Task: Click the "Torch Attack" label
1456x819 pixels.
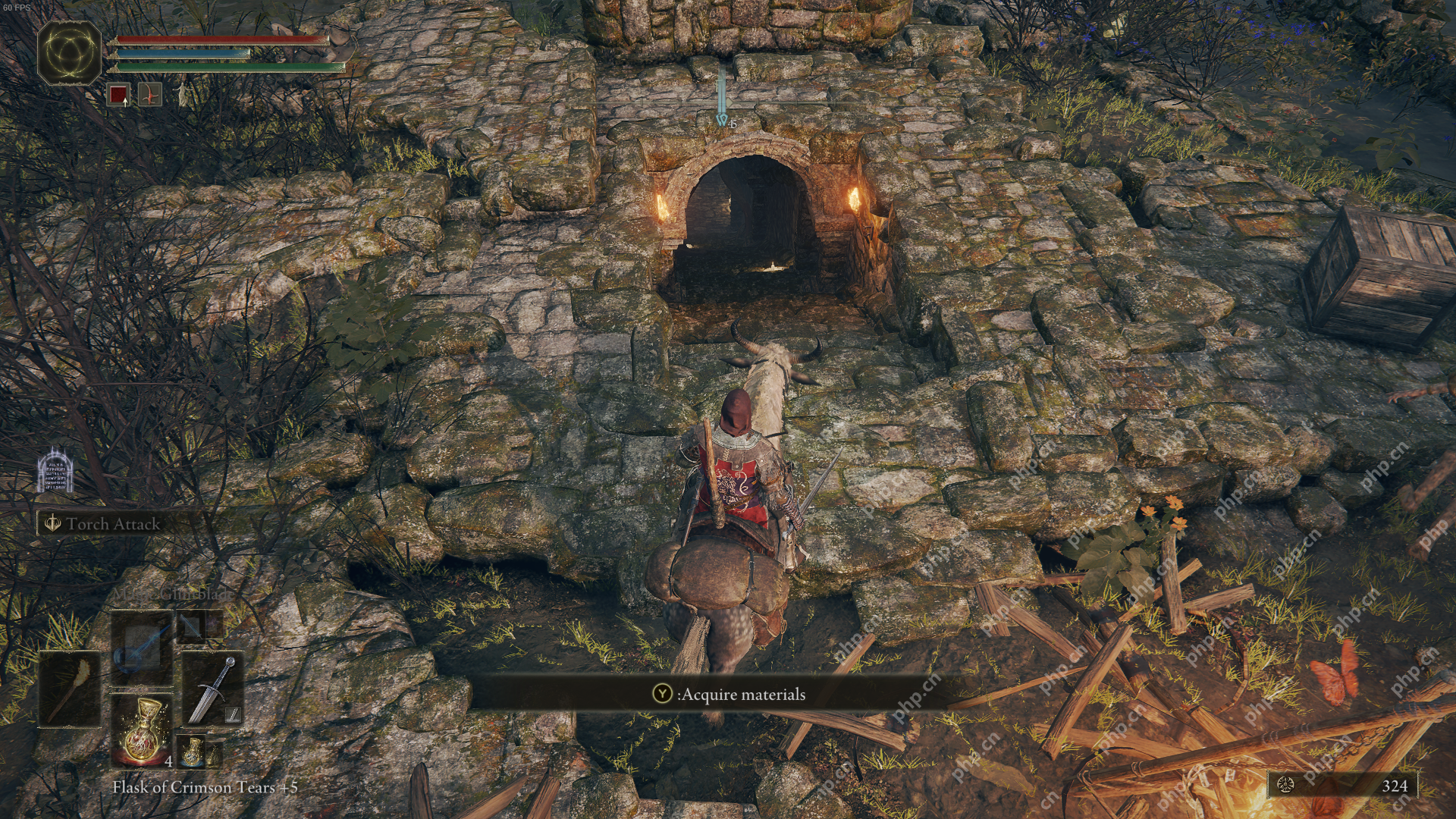Action: (x=112, y=523)
